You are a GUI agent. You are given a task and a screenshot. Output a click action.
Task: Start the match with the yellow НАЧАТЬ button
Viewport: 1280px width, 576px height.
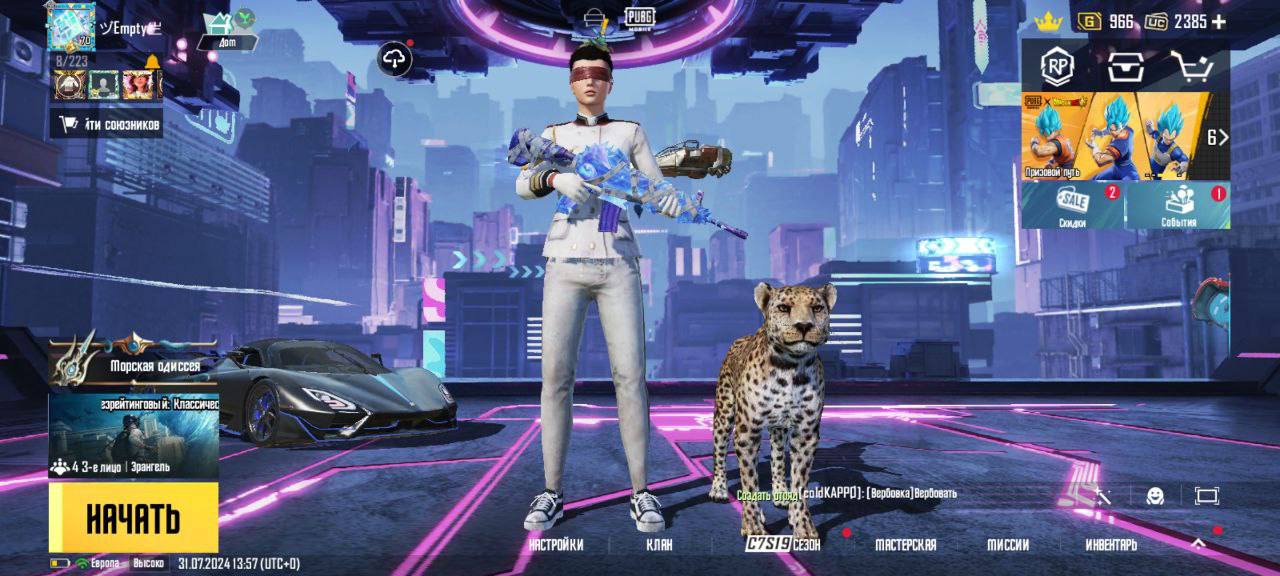[x=133, y=517]
